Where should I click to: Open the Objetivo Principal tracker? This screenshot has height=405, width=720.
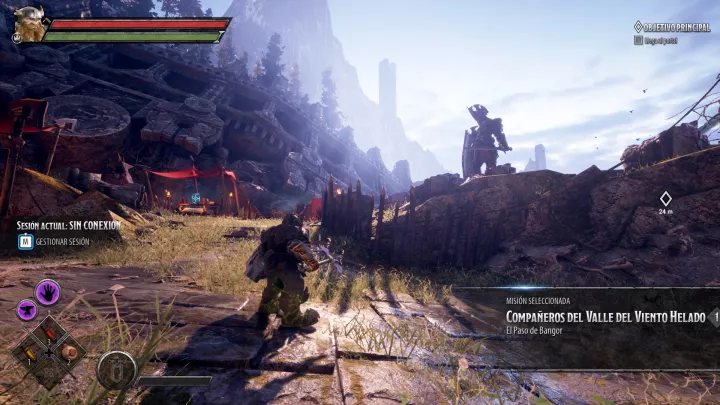[x=676, y=27]
